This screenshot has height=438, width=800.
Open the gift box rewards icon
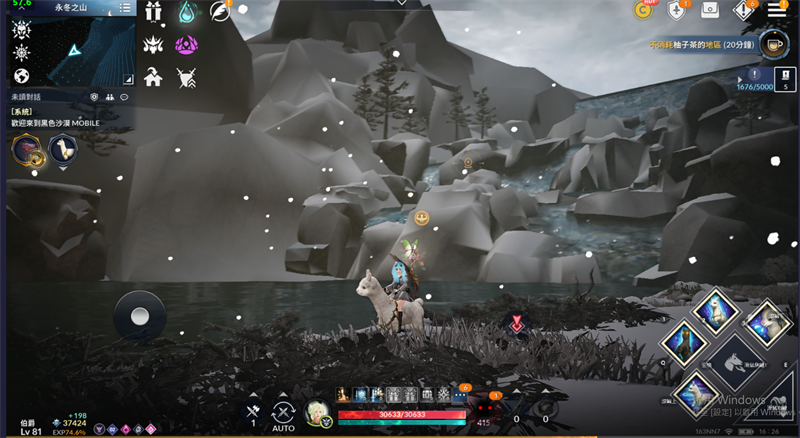[153, 12]
